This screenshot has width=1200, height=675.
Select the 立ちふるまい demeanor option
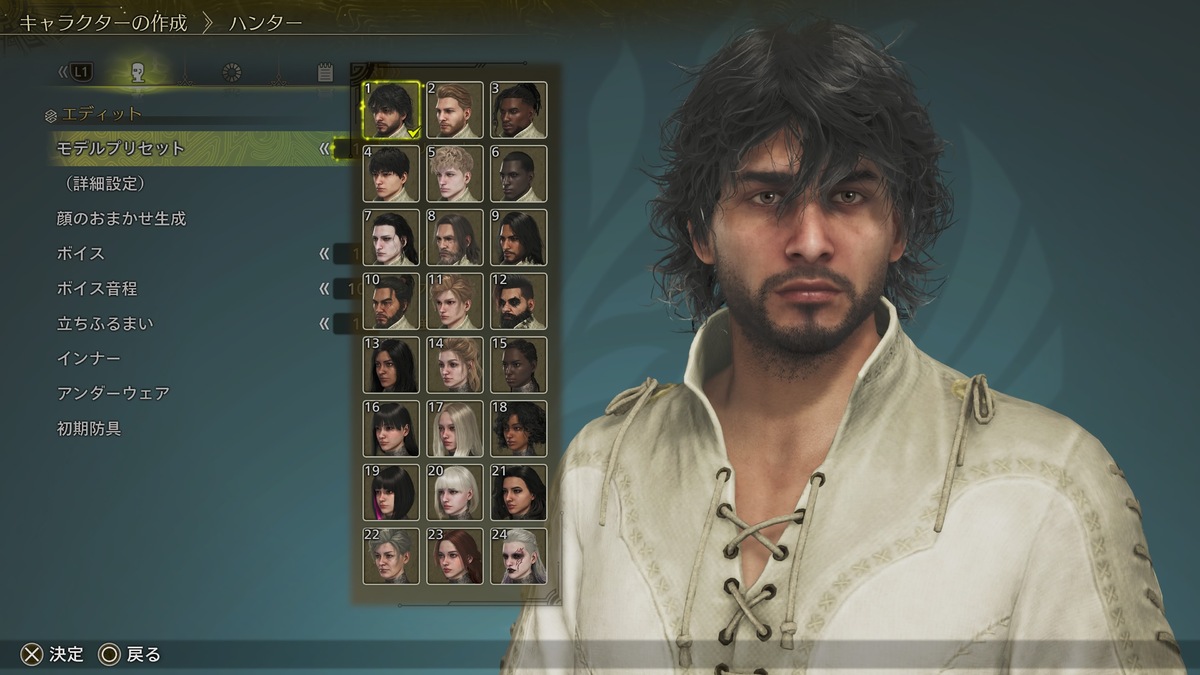105,323
